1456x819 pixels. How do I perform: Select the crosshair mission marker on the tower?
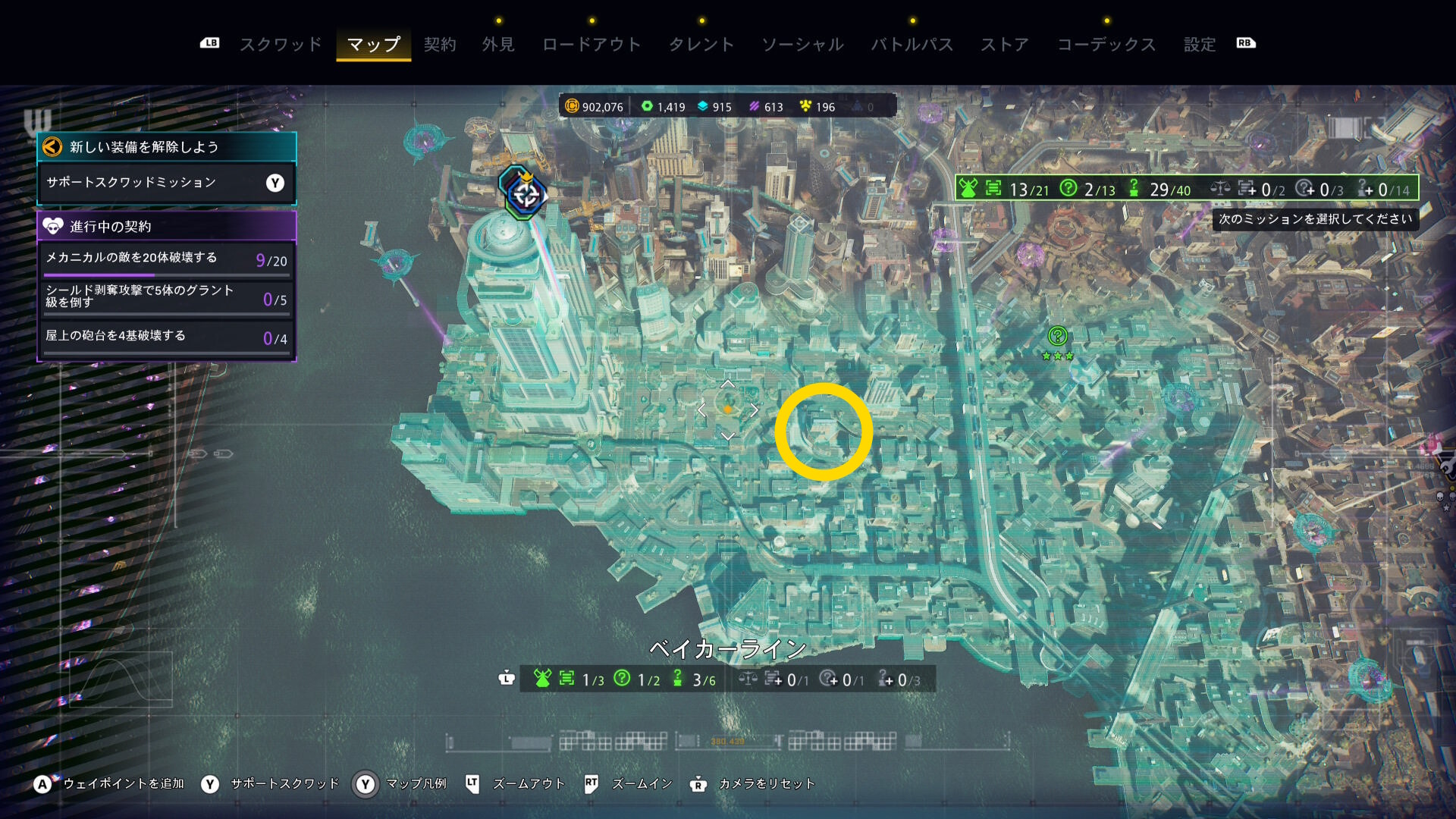click(525, 194)
